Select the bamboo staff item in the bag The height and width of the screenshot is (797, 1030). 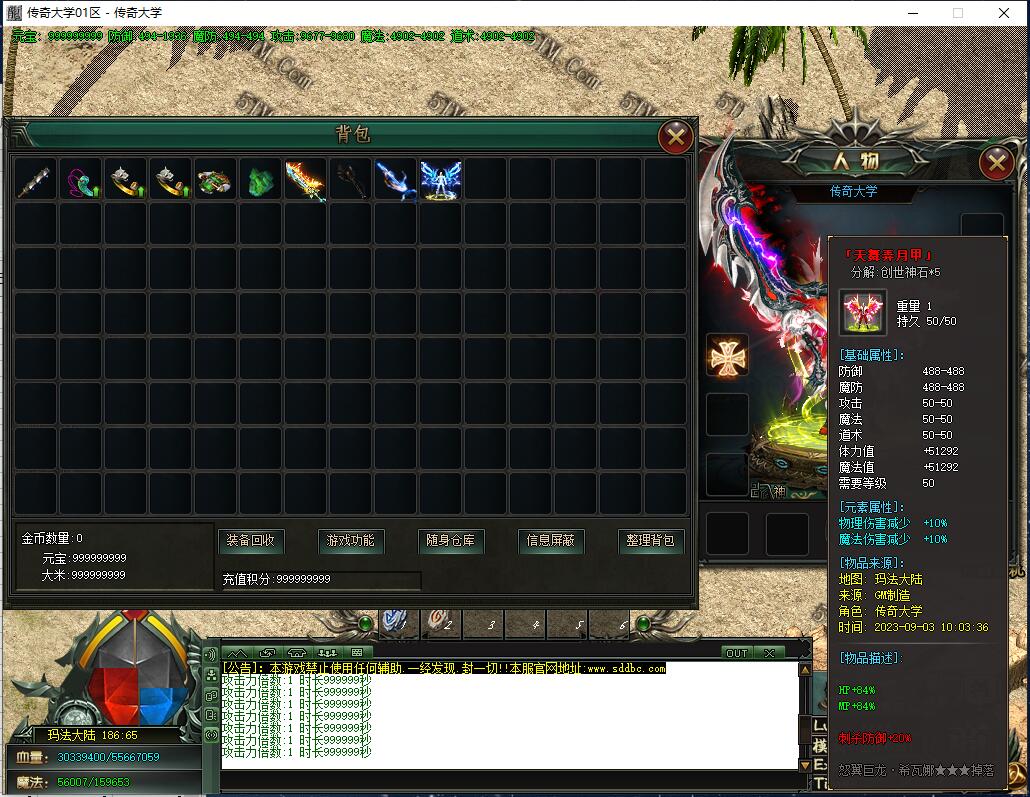coord(35,180)
